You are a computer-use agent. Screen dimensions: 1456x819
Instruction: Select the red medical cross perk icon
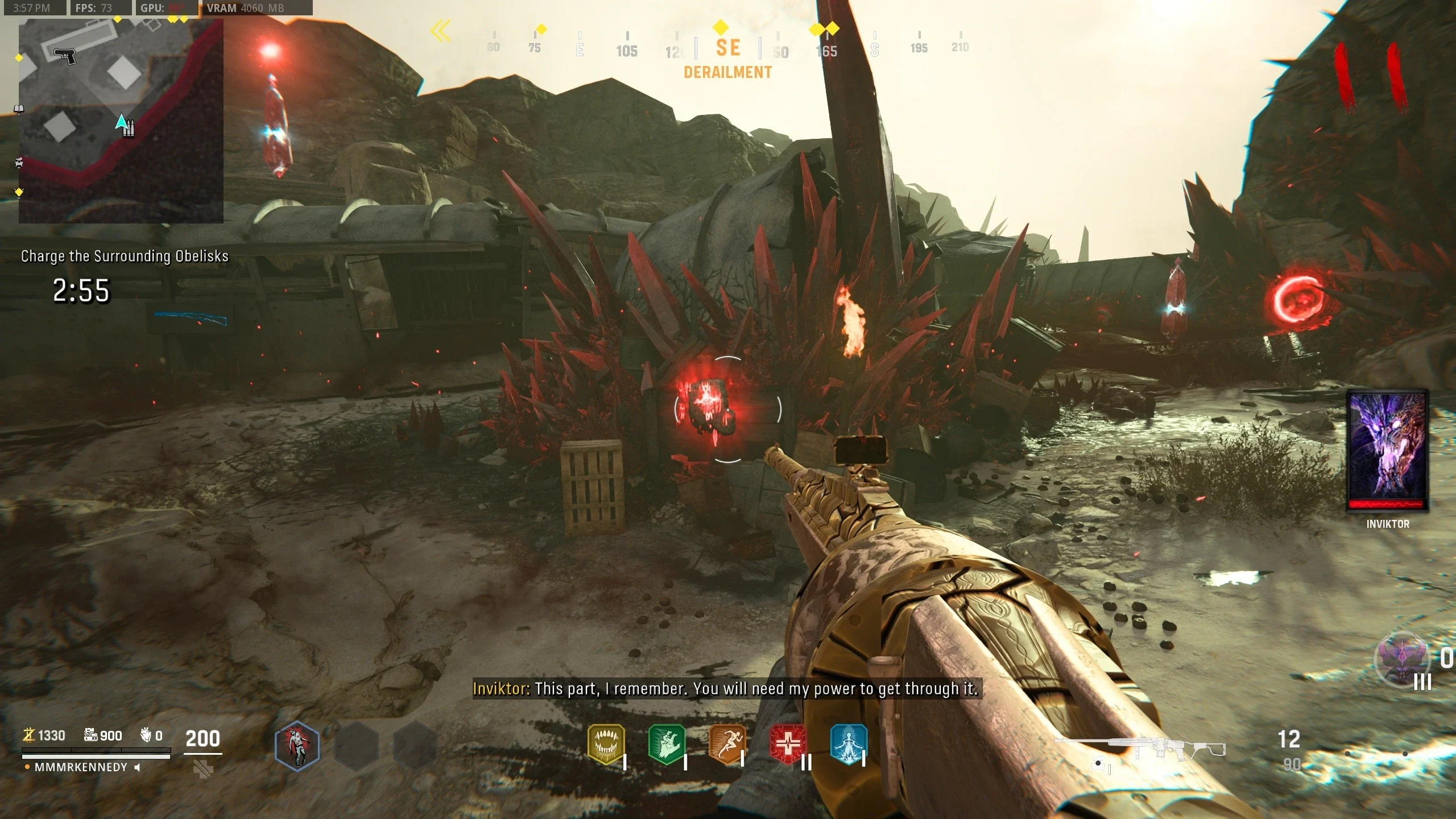(788, 744)
